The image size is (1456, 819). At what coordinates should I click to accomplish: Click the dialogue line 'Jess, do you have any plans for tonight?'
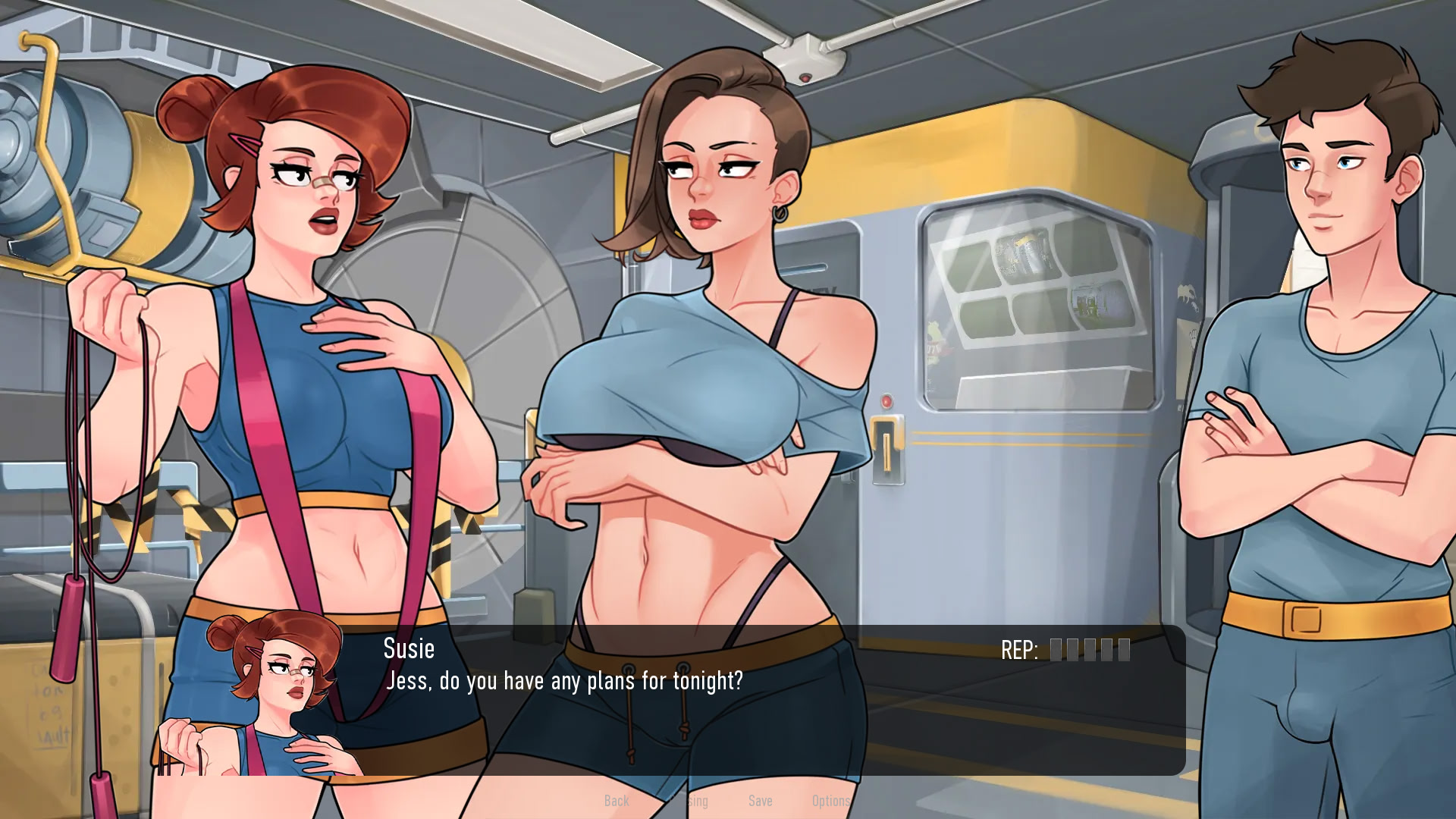(x=564, y=681)
